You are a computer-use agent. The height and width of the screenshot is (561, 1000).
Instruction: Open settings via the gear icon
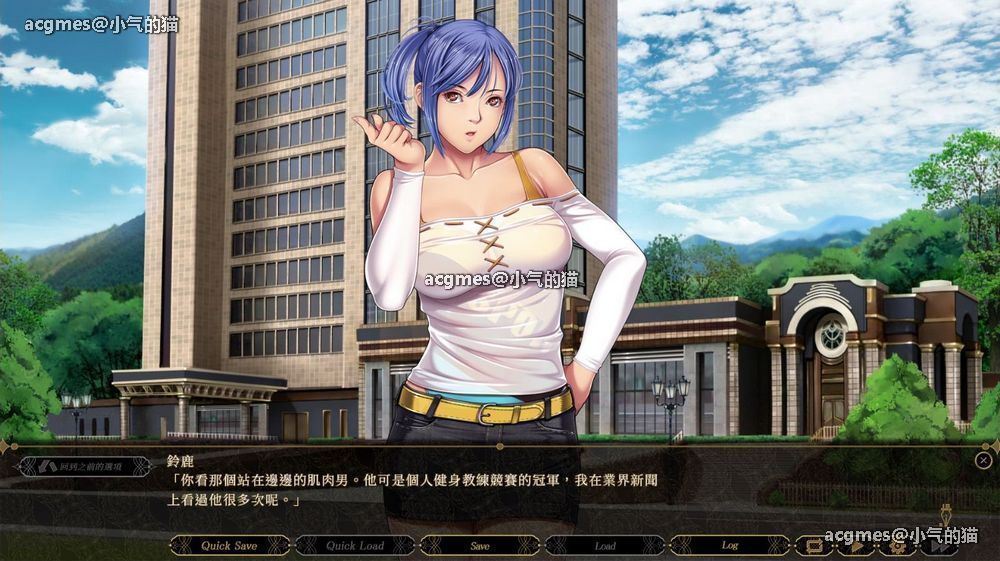[x=897, y=546]
